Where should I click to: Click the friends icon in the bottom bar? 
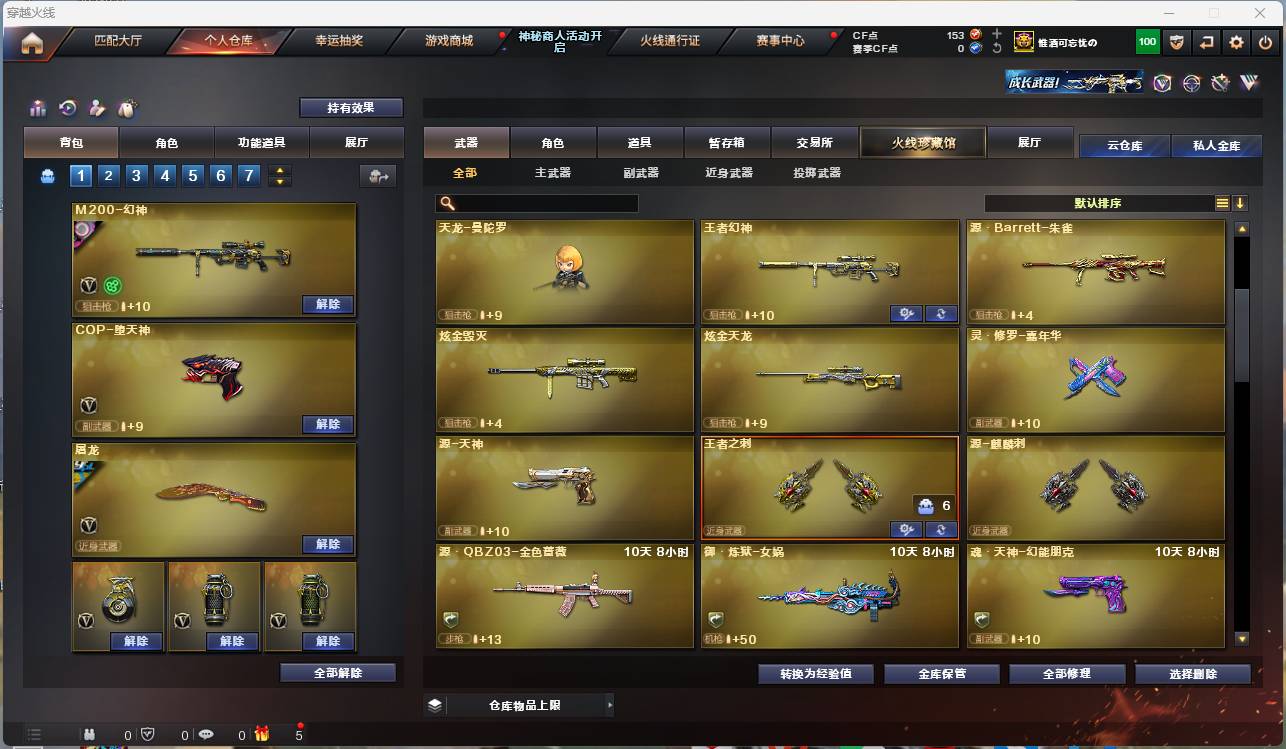[x=89, y=733]
